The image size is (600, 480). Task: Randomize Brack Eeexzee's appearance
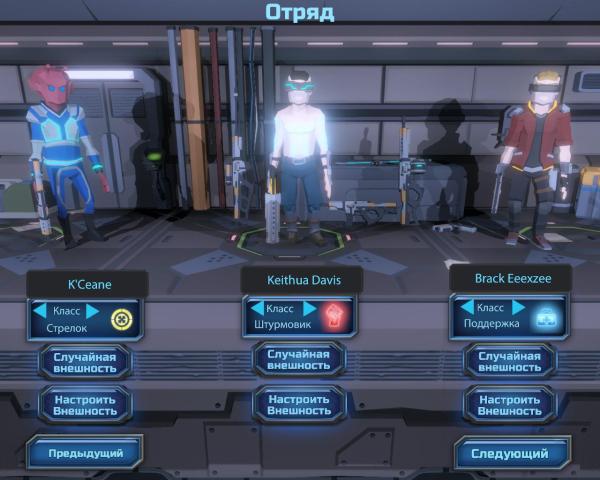pos(510,361)
